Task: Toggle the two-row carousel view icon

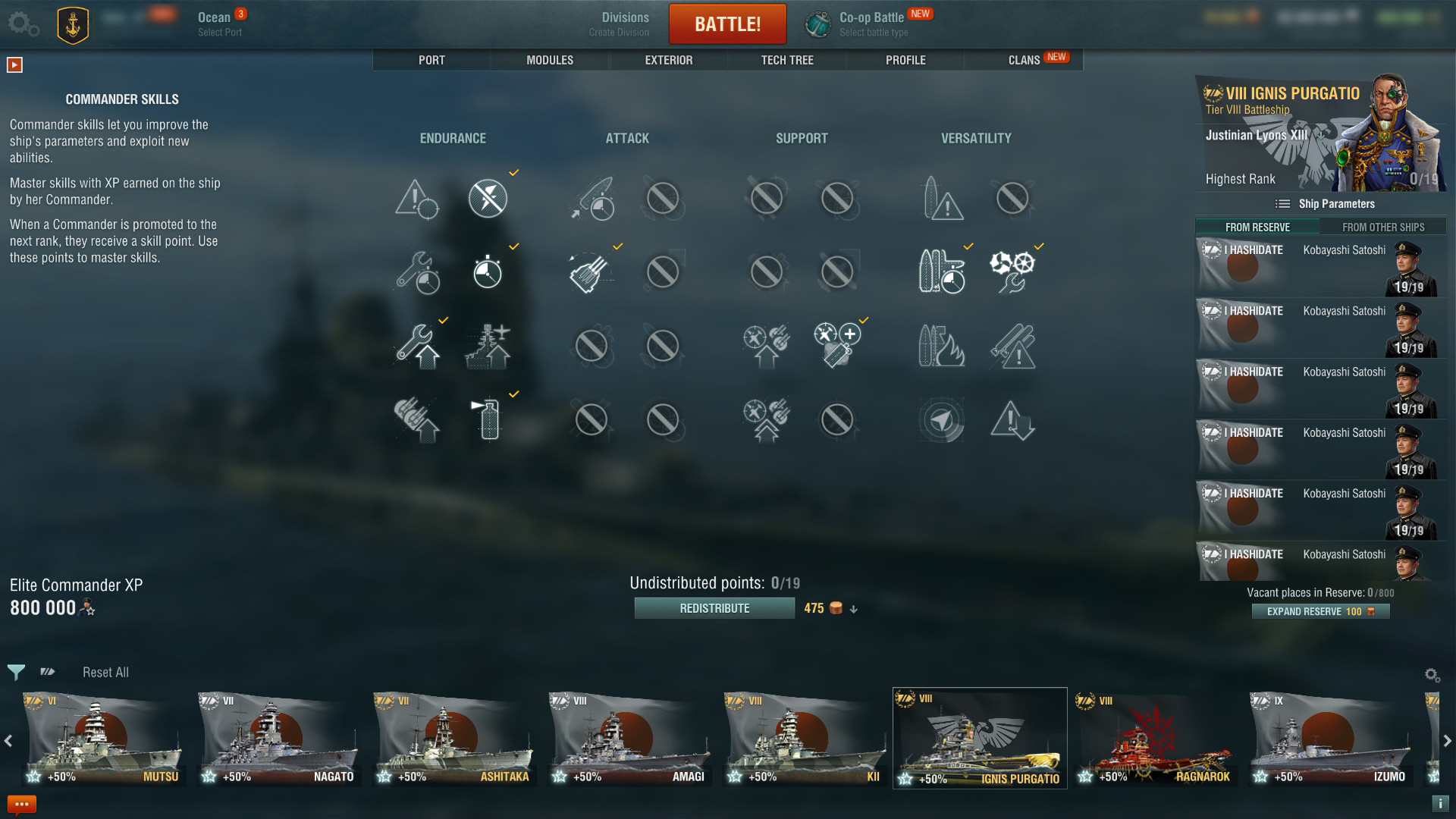Action: [47, 672]
